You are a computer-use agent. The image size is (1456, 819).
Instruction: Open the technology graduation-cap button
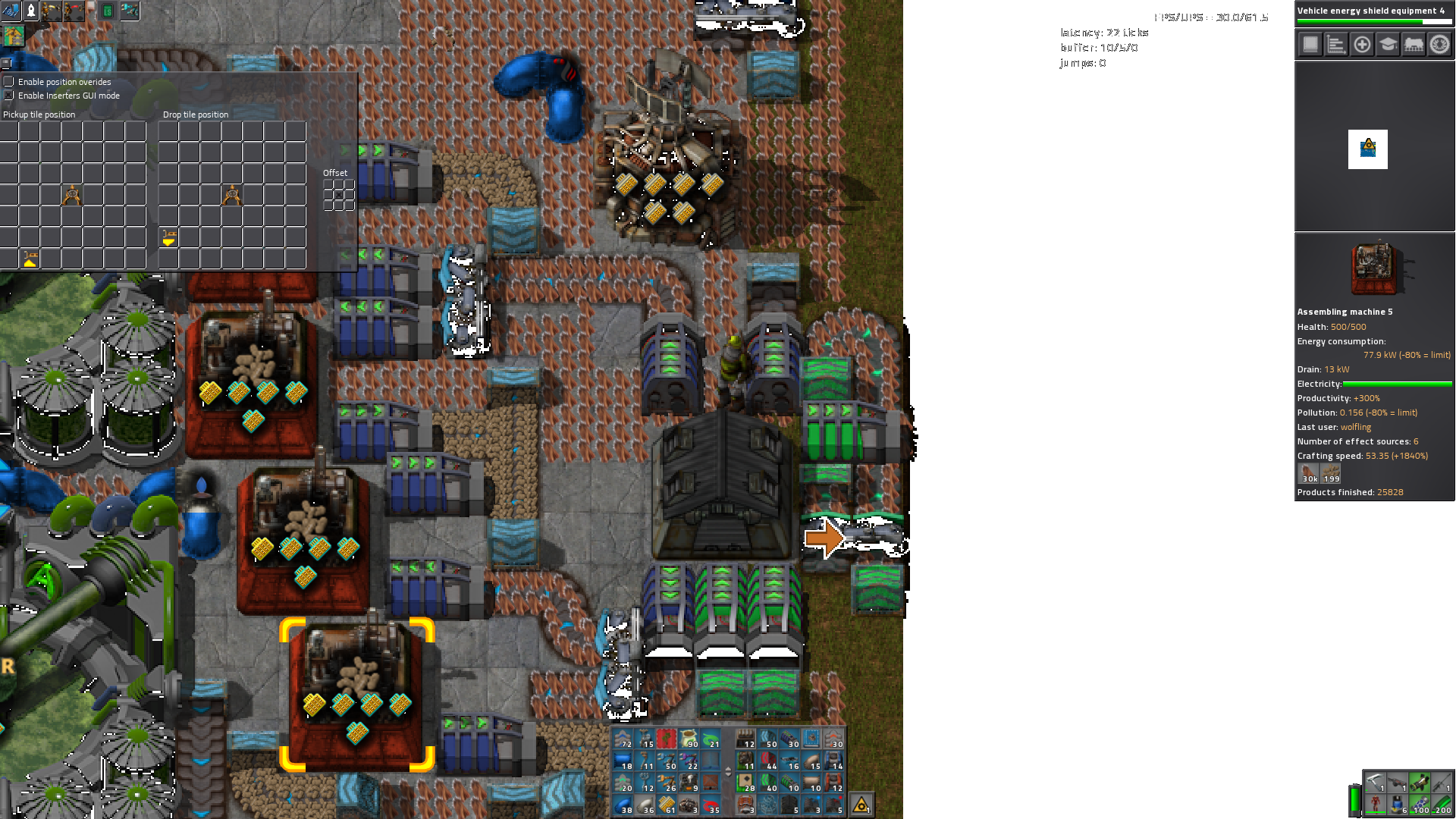[1388, 45]
